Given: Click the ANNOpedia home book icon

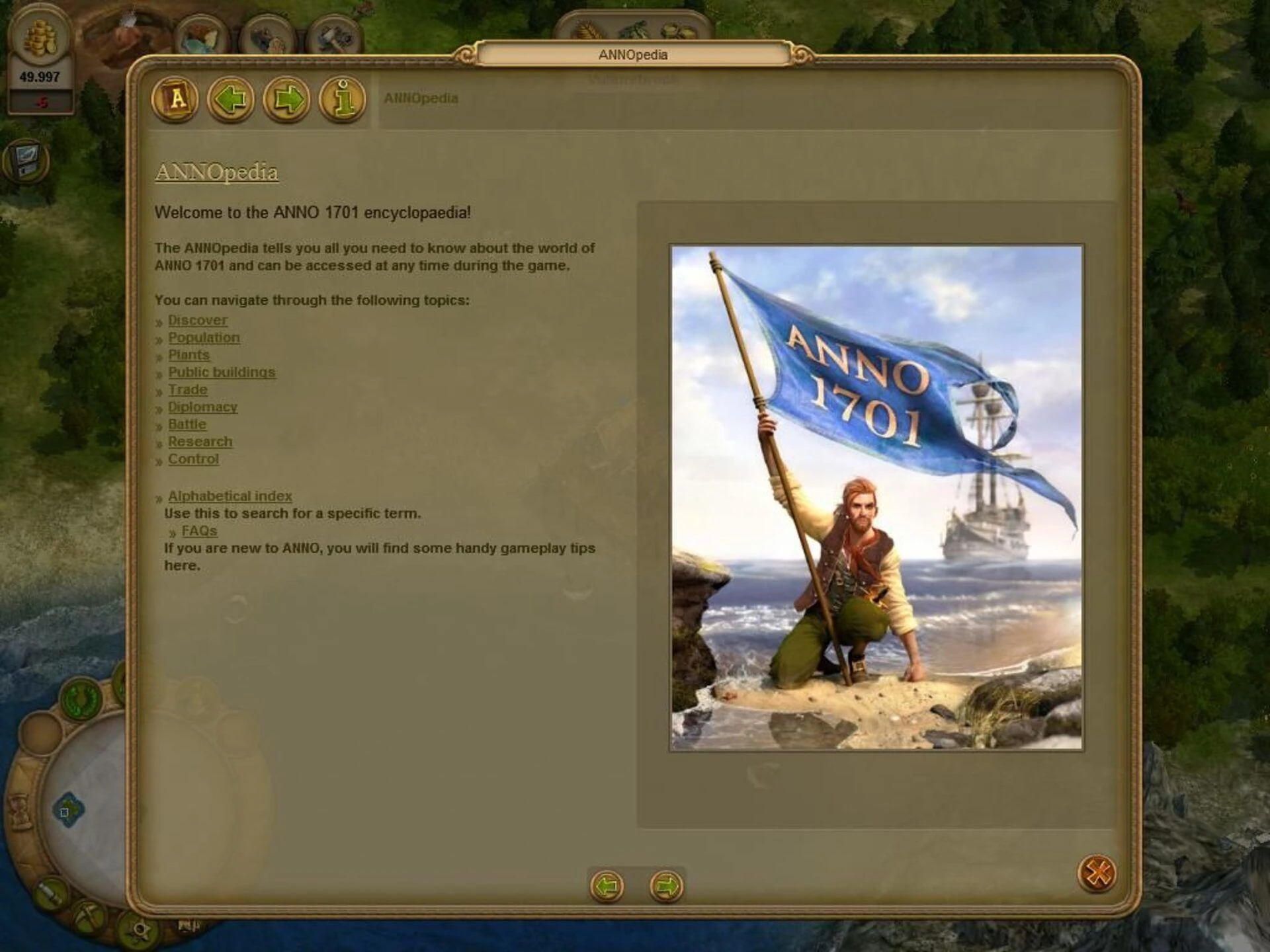Looking at the screenshot, I should click(175, 99).
